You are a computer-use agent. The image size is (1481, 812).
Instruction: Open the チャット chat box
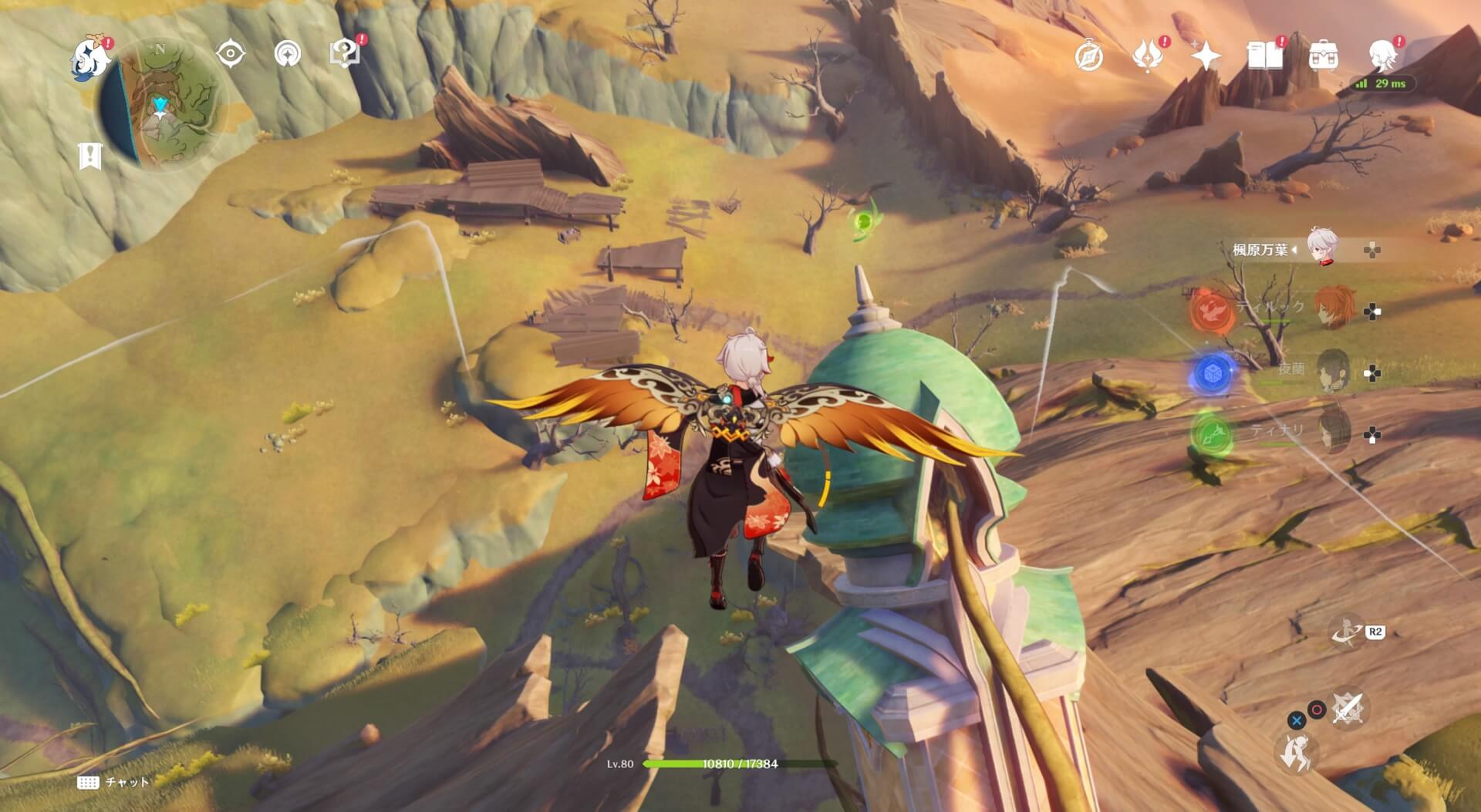tap(114, 782)
